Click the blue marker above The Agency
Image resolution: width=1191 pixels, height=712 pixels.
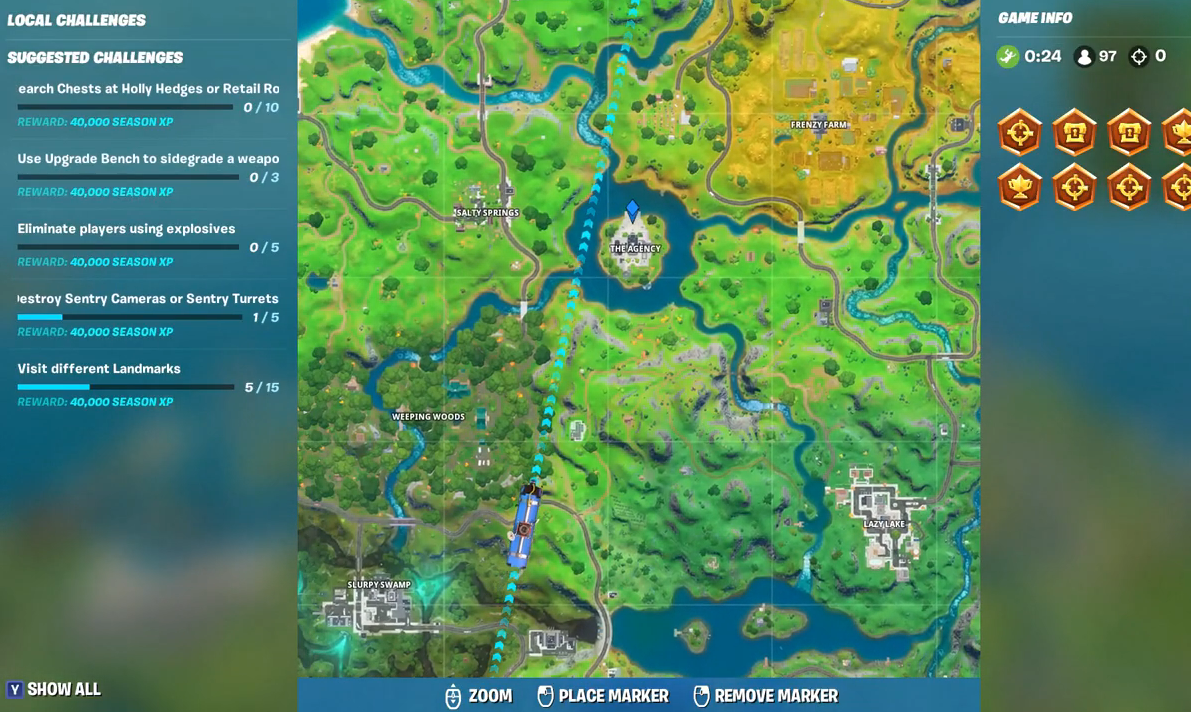[632, 211]
